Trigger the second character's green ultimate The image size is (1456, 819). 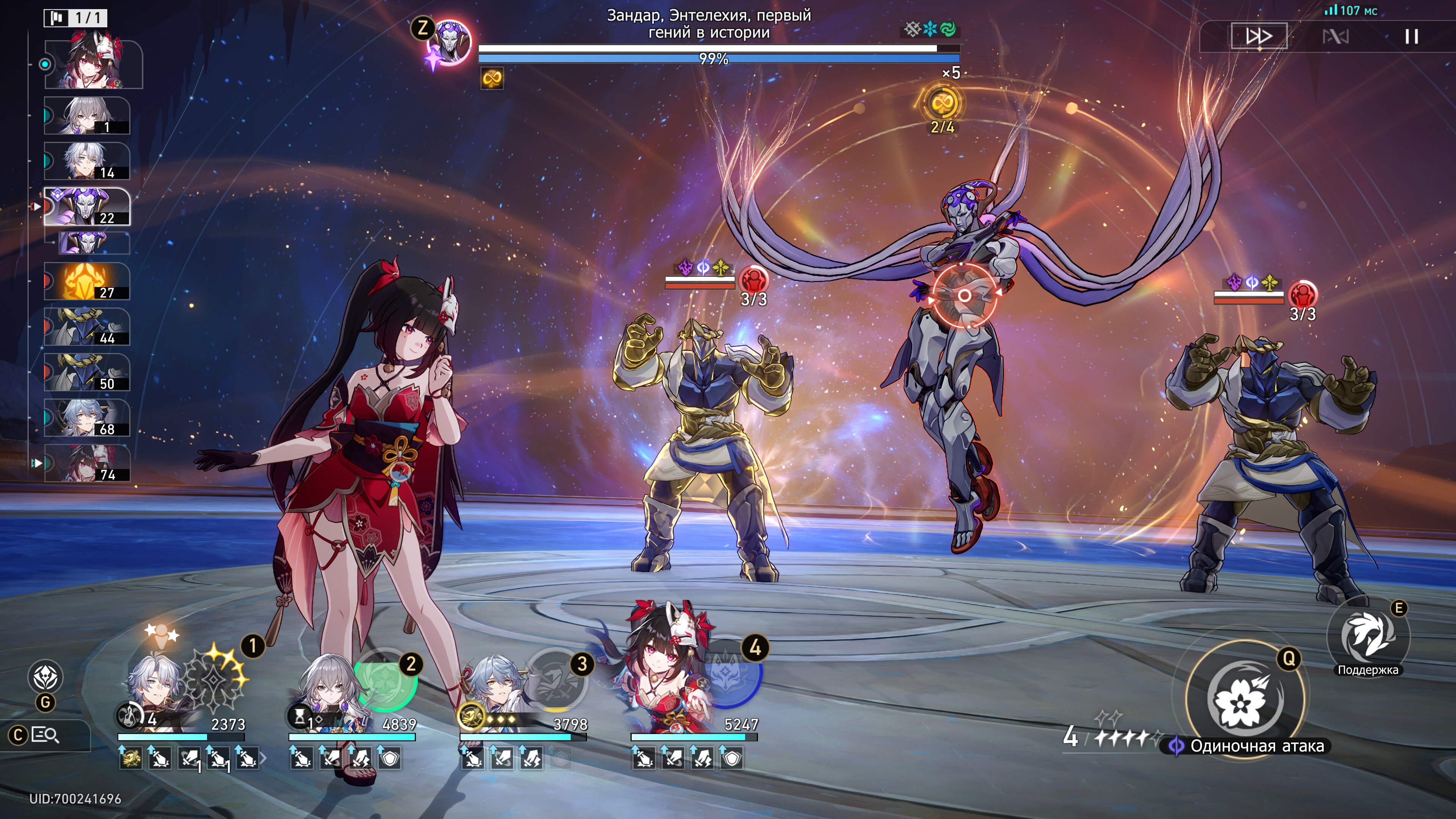[x=386, y=679]
